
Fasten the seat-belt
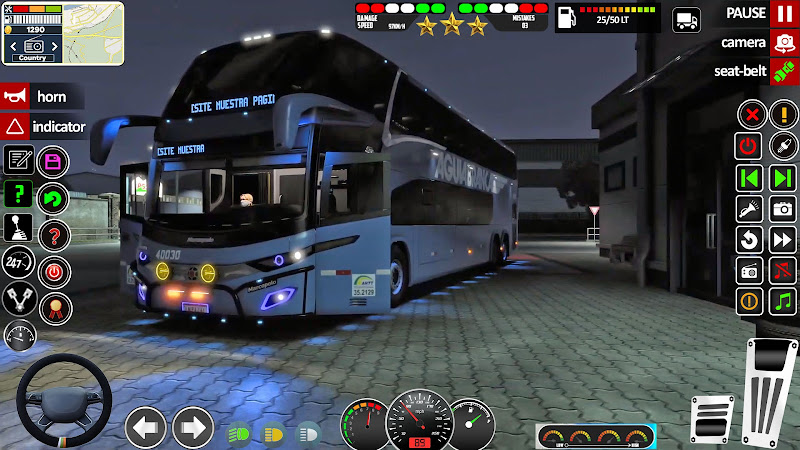click(782, 71)
